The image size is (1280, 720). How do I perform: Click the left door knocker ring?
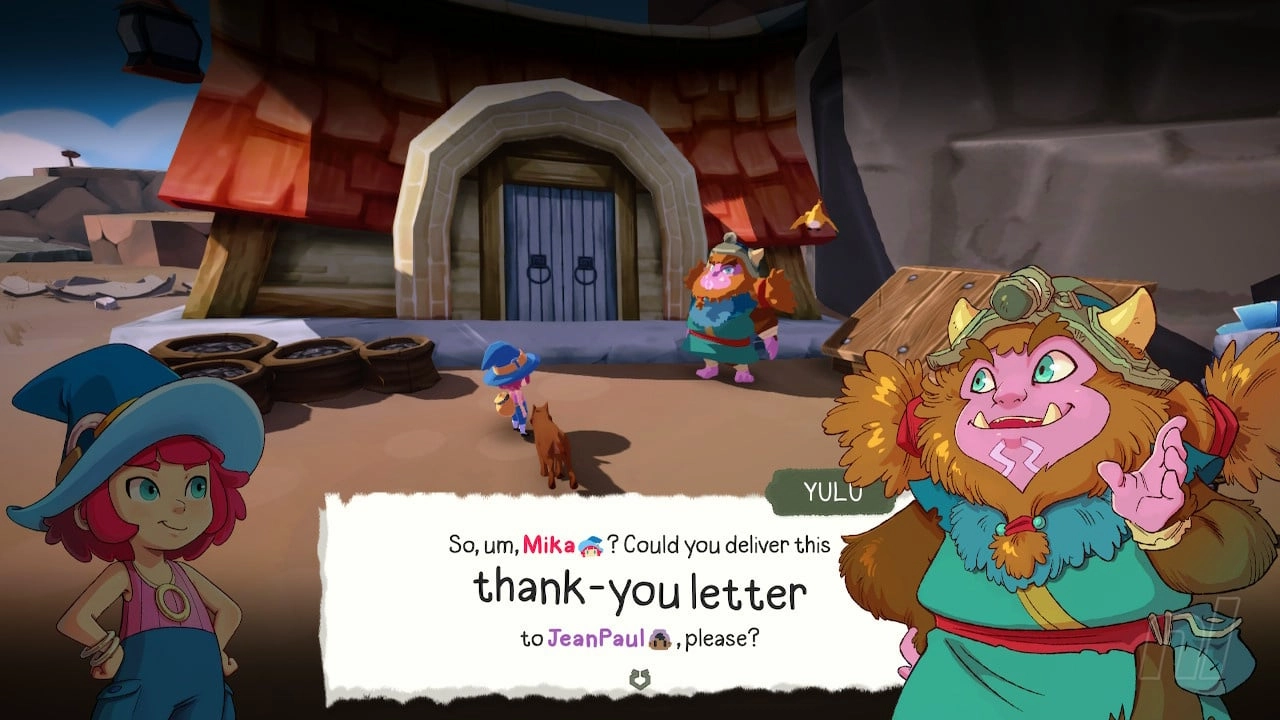(539, 275)
